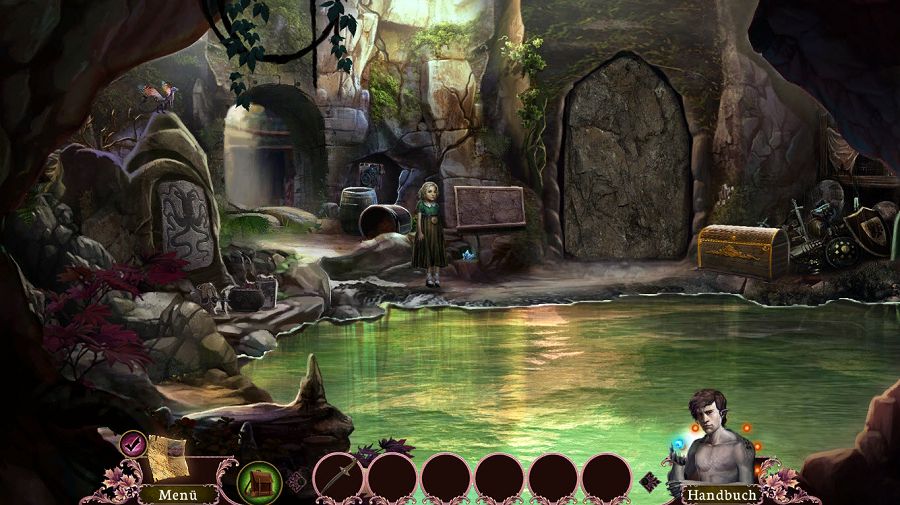Open the green backpack icon
Screen dimensions: 900x505
click(x=258, y=482)
